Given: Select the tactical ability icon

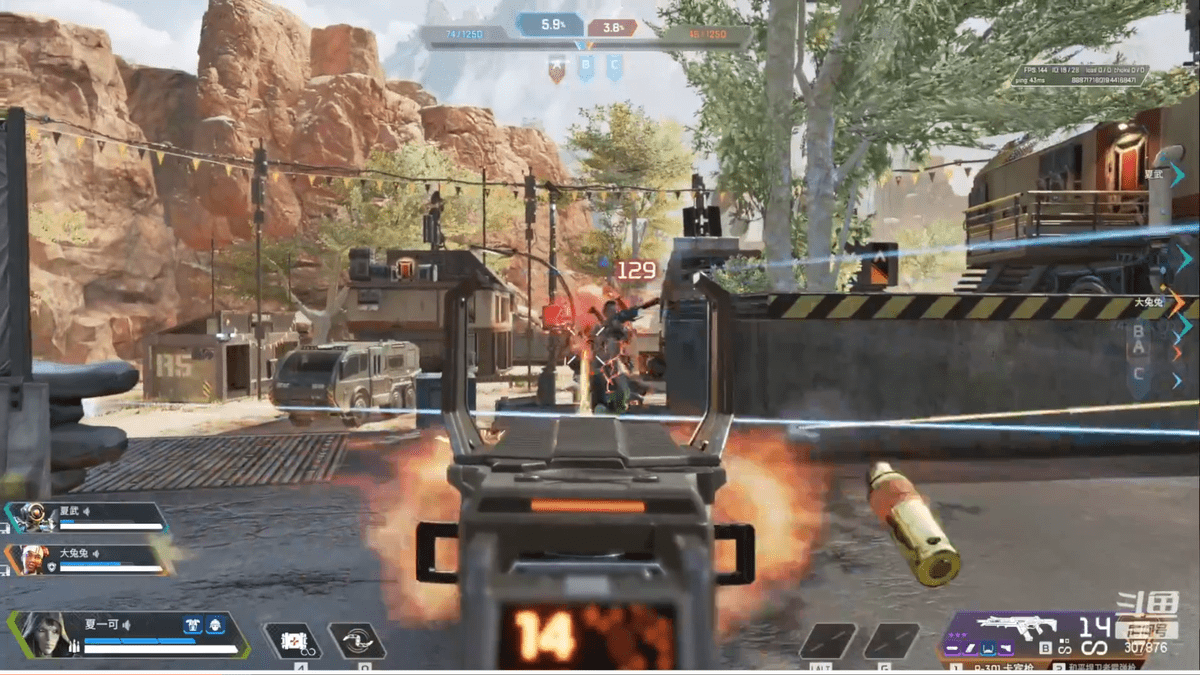Looking at the screenshot, I should point(292,641).
